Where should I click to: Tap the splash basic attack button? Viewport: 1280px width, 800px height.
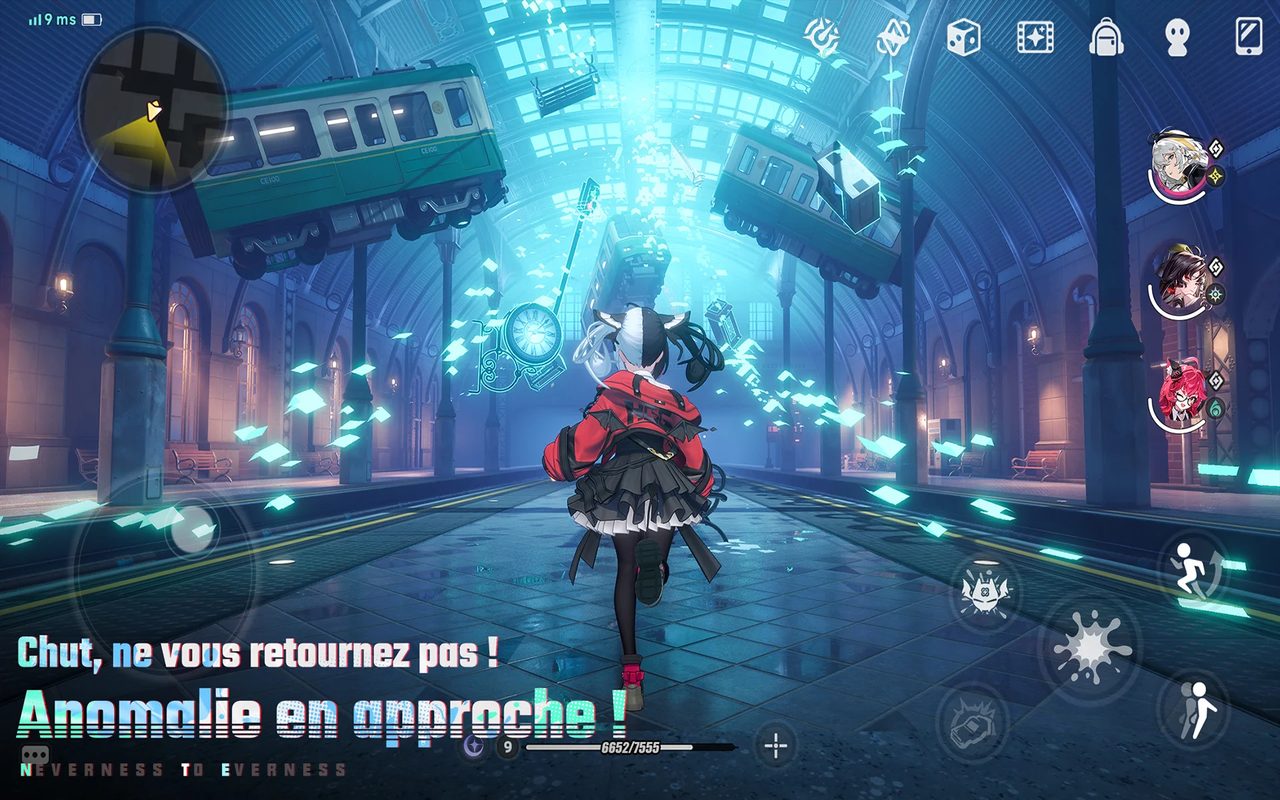pyautogui.click(x=1089, y=650)
